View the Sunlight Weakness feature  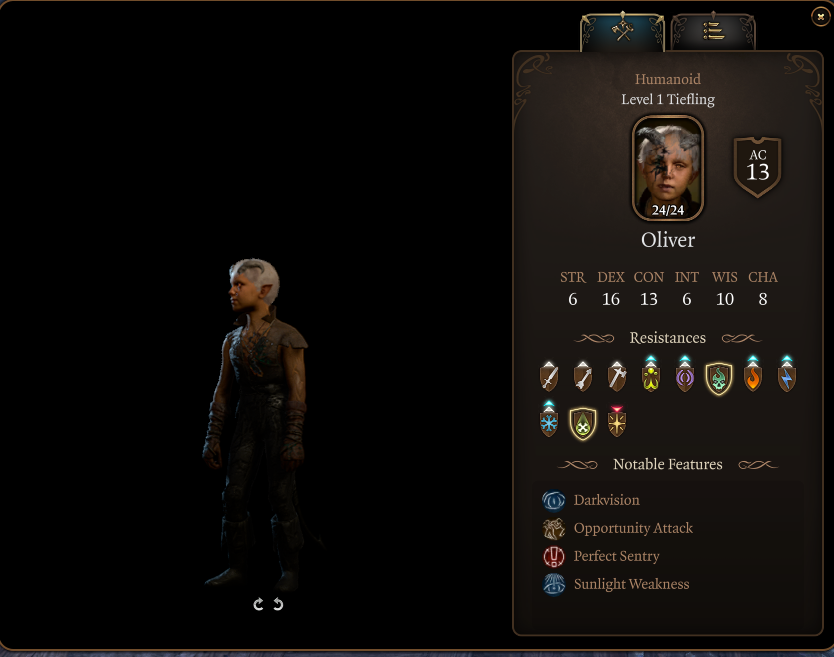click(x=631, y=584)
